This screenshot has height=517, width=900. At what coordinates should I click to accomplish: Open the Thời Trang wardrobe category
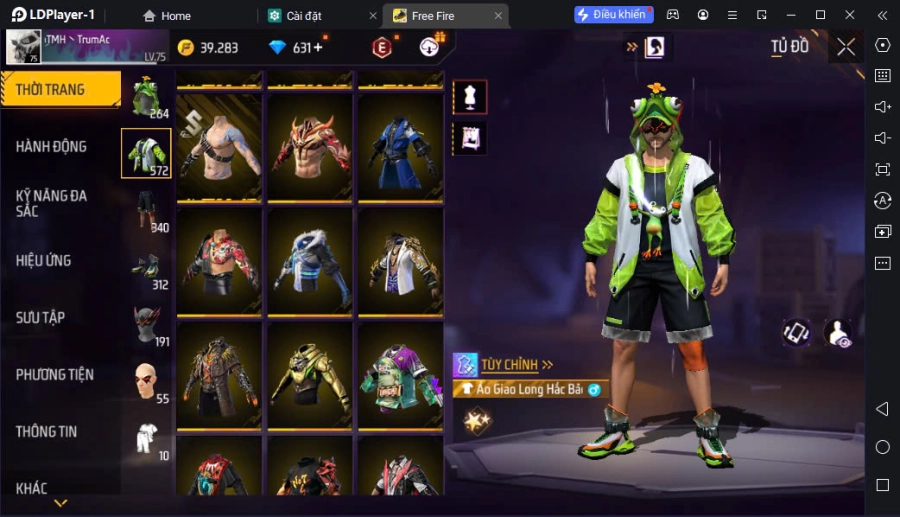(x=60, y=89)
